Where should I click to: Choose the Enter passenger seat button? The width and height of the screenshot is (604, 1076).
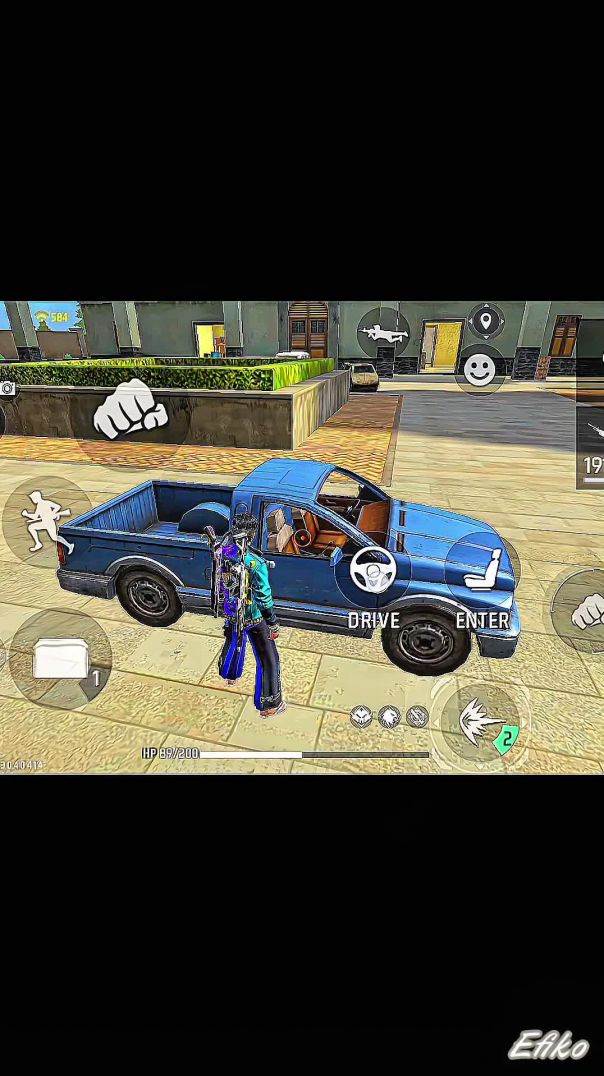pyautogui.click(x=482, y=570)
